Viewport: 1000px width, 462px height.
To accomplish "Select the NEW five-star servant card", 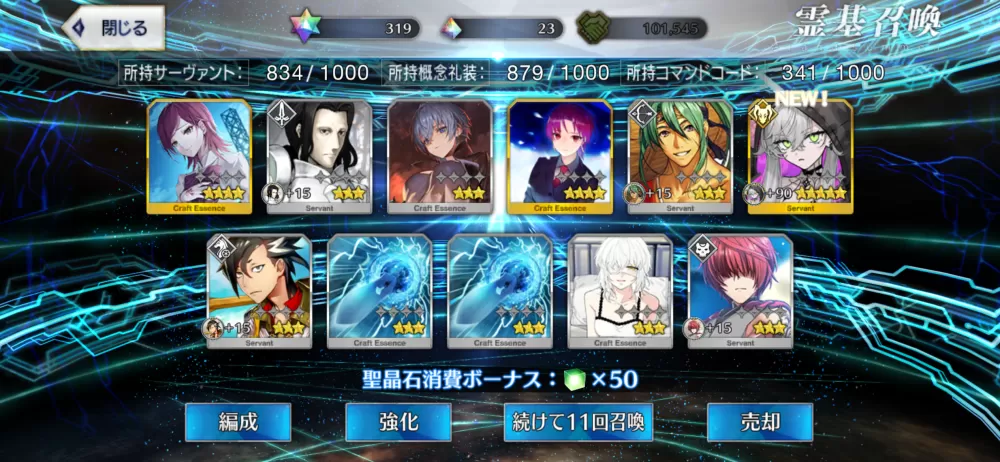I will (799, 156).
